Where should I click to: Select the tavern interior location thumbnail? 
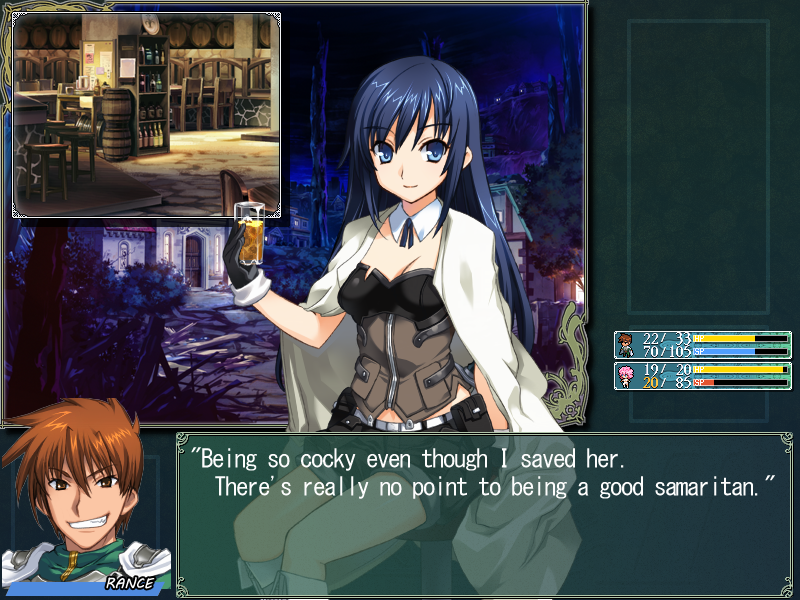146,114
